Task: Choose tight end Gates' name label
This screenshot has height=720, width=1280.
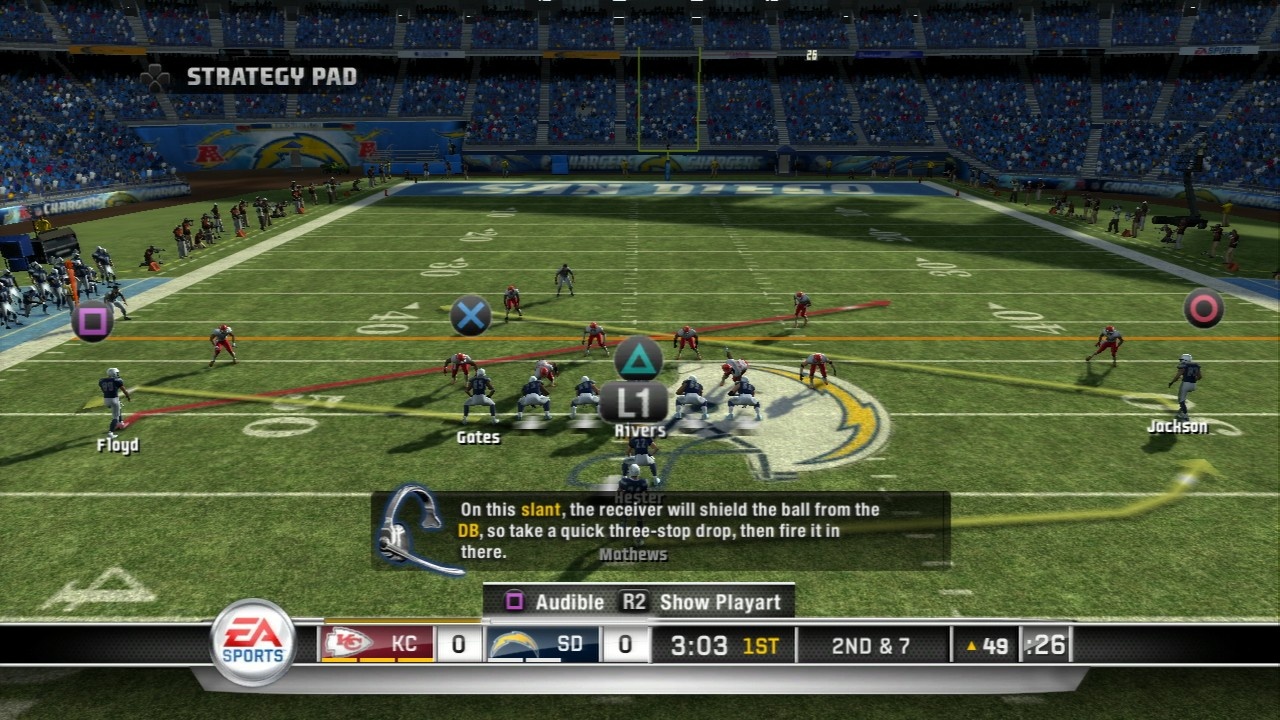Action: (x=478, y=437)
